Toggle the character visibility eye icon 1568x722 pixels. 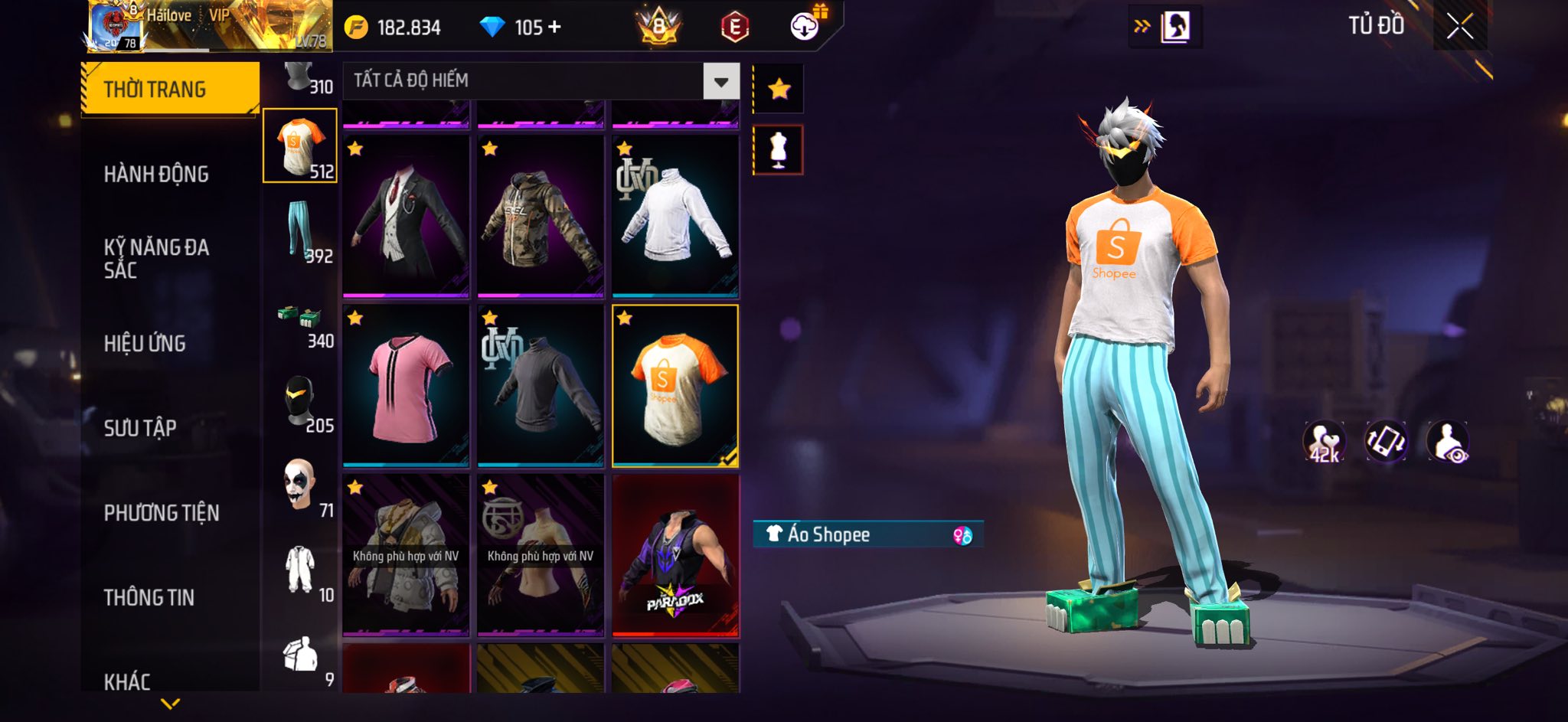tap(1447, 442)
